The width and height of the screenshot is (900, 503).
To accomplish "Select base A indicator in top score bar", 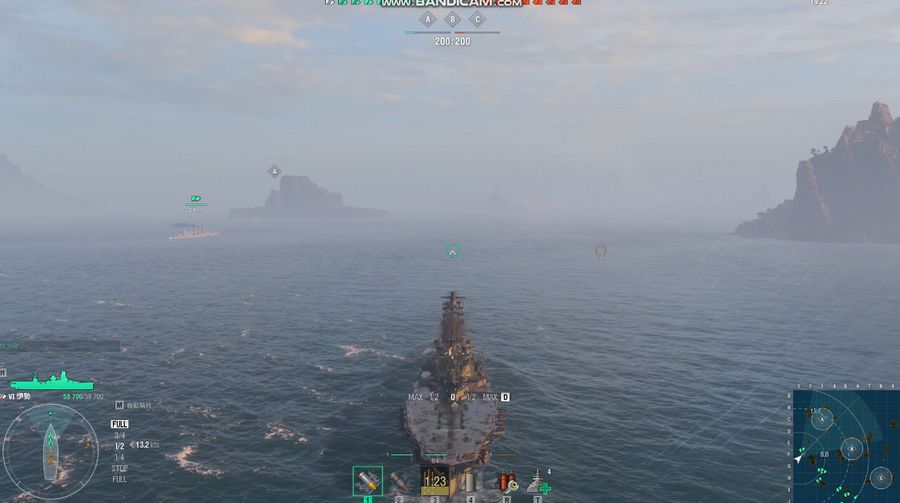I will click(428, 19).
